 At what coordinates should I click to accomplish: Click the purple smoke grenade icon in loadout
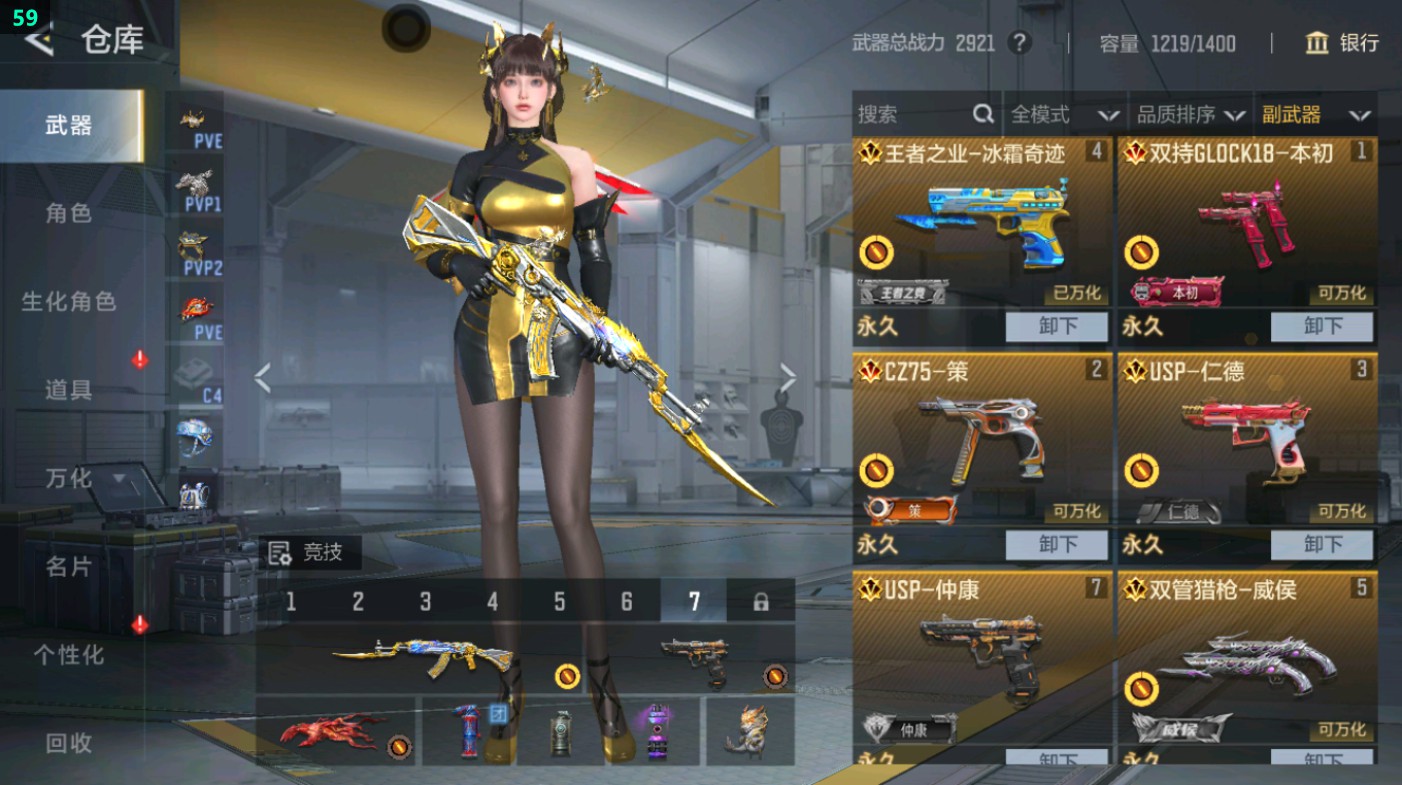[657, 731]
